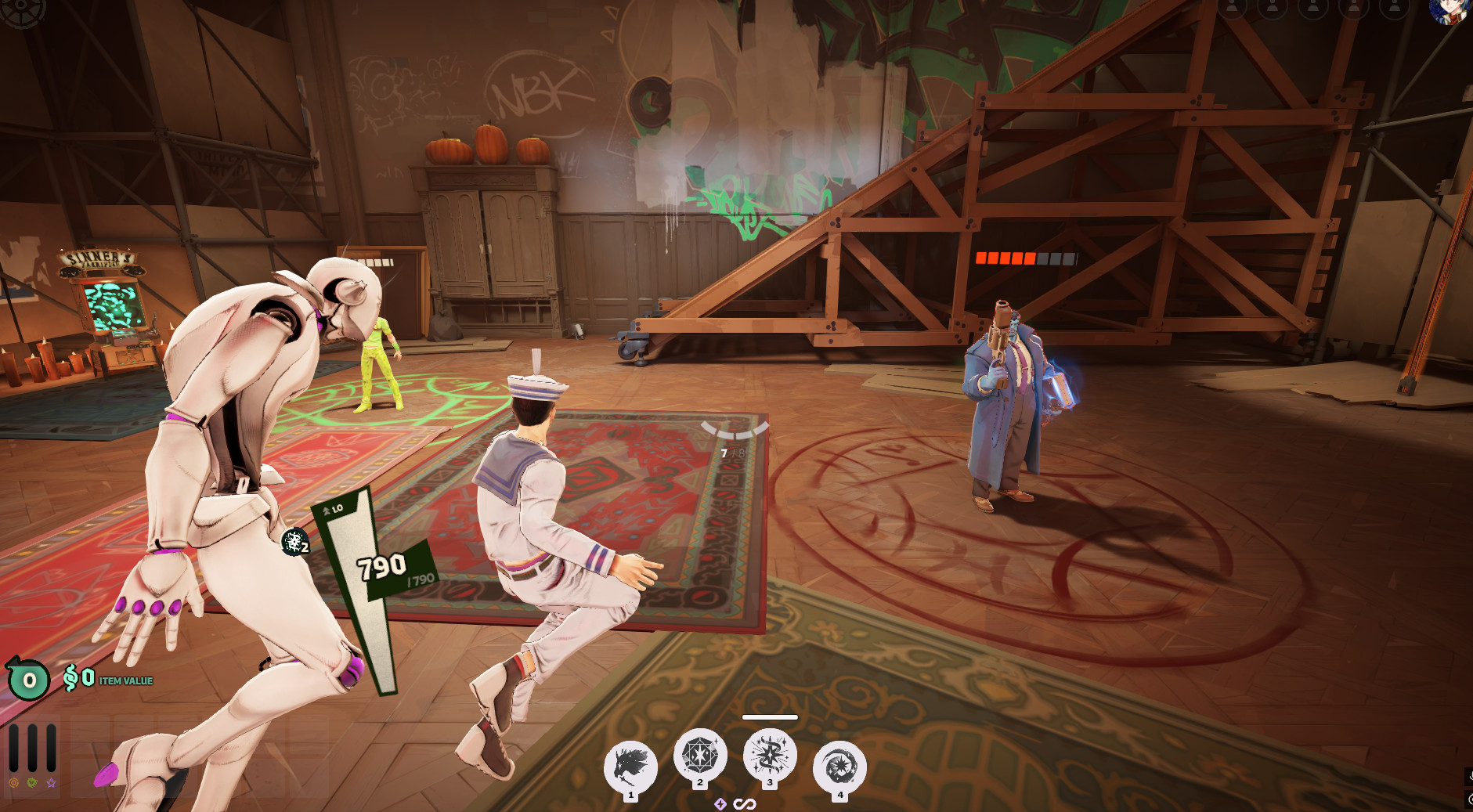
Task: Use the faceted gem ability in slot 2
Action: tap(700, 755)
